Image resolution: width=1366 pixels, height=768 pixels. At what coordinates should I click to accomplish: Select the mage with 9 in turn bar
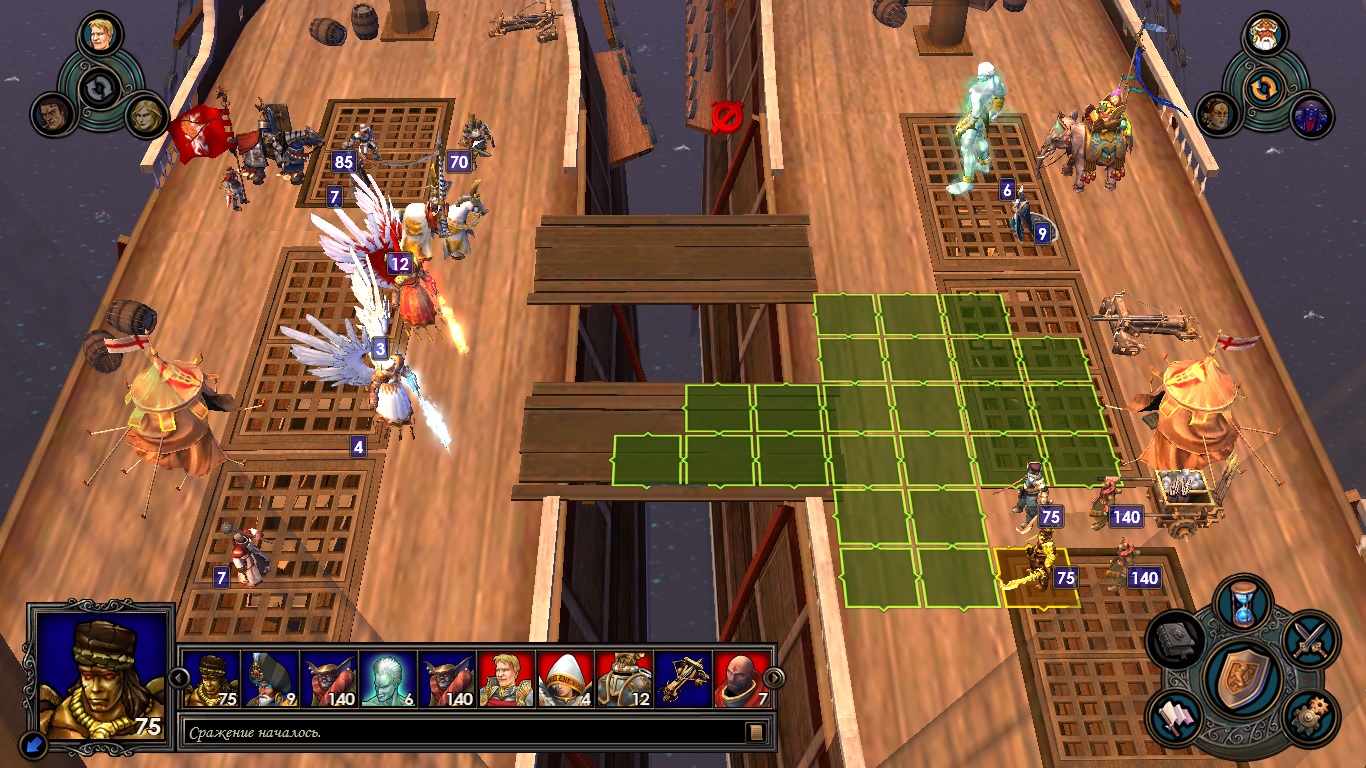click(270, 679)
